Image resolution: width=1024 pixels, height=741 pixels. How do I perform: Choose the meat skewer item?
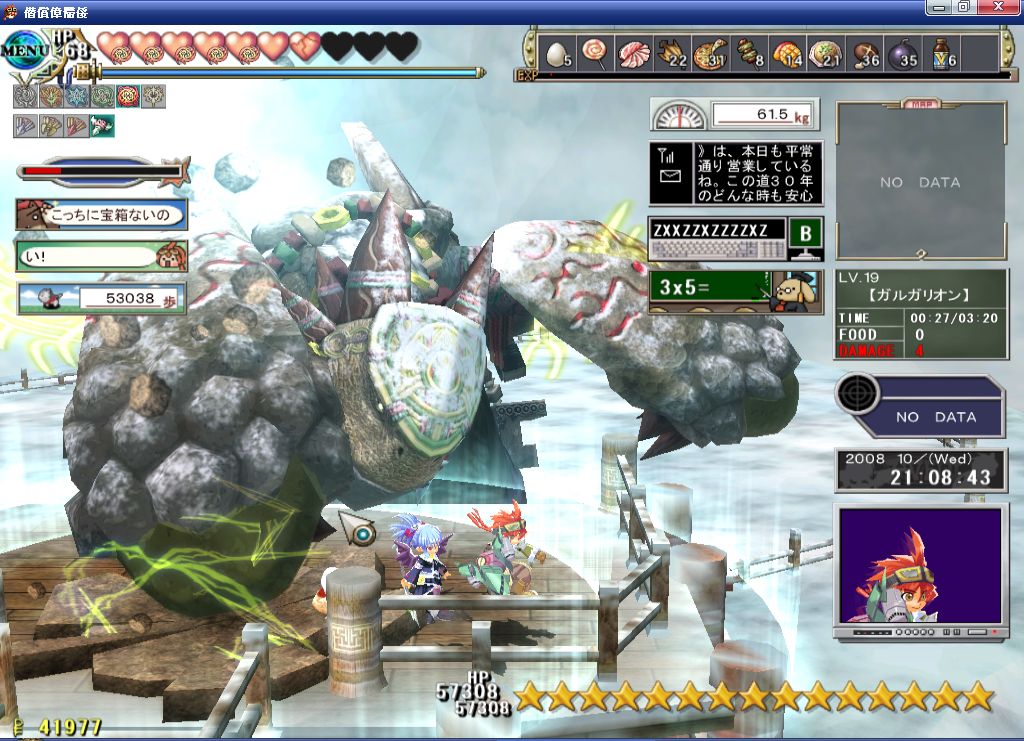[747, 54]
